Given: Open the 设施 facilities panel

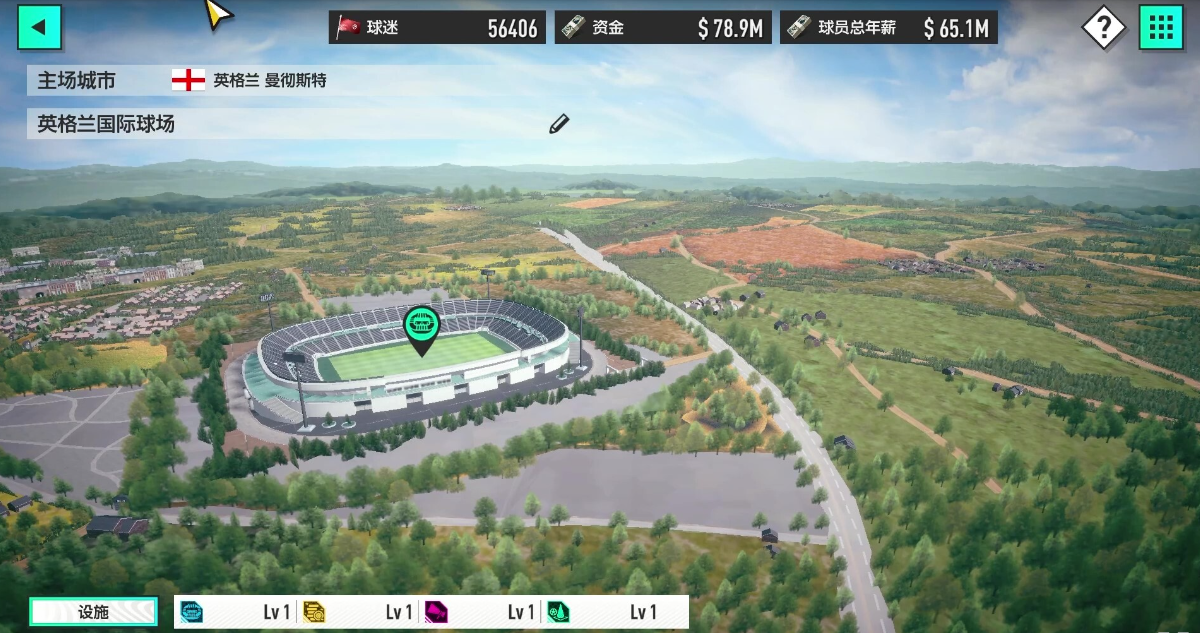Looking at the screenshot, I should (x=93, y=612).
